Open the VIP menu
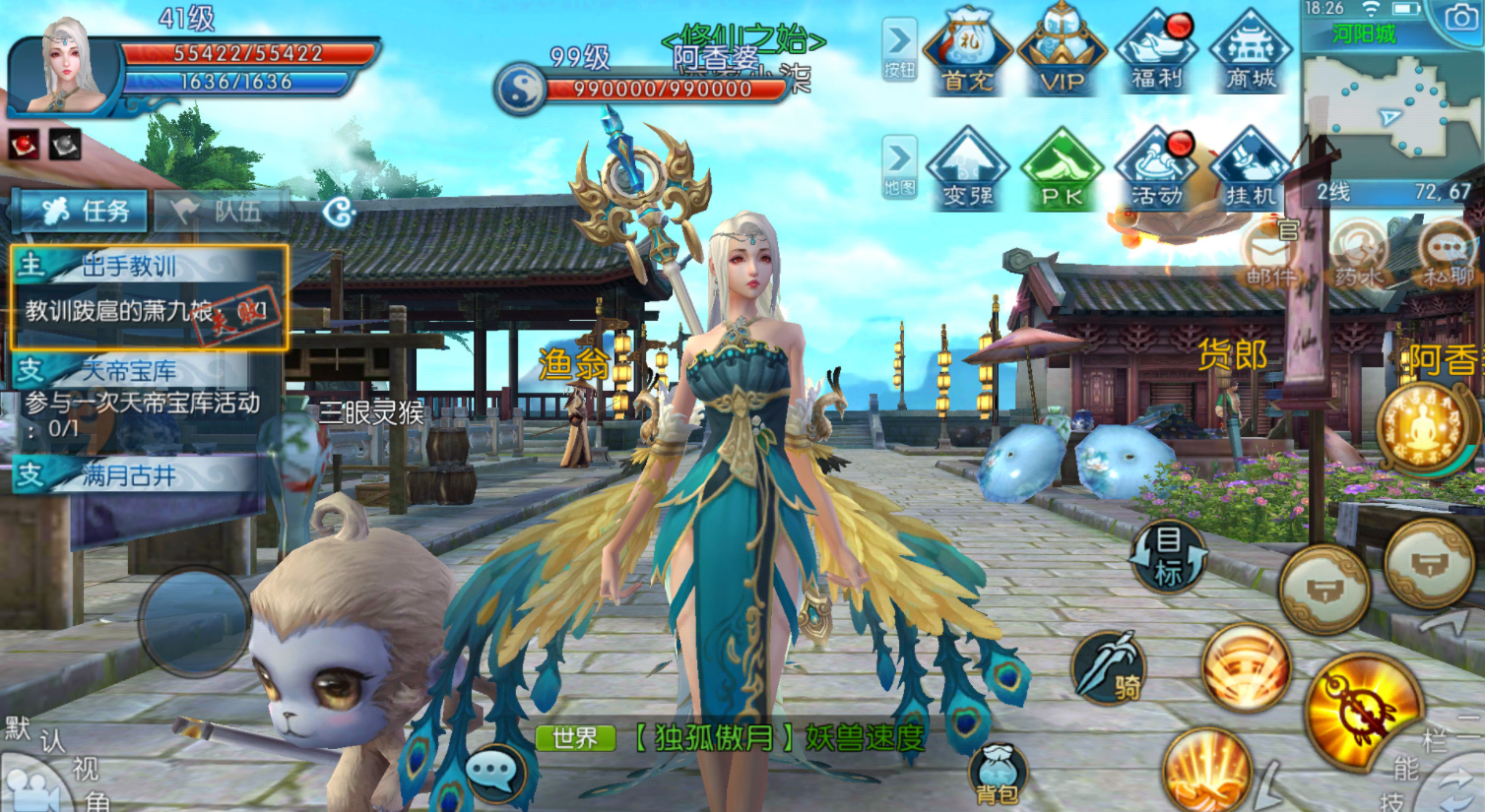Viewport: 1485px width, 812px height. [x=1062, y=53]
